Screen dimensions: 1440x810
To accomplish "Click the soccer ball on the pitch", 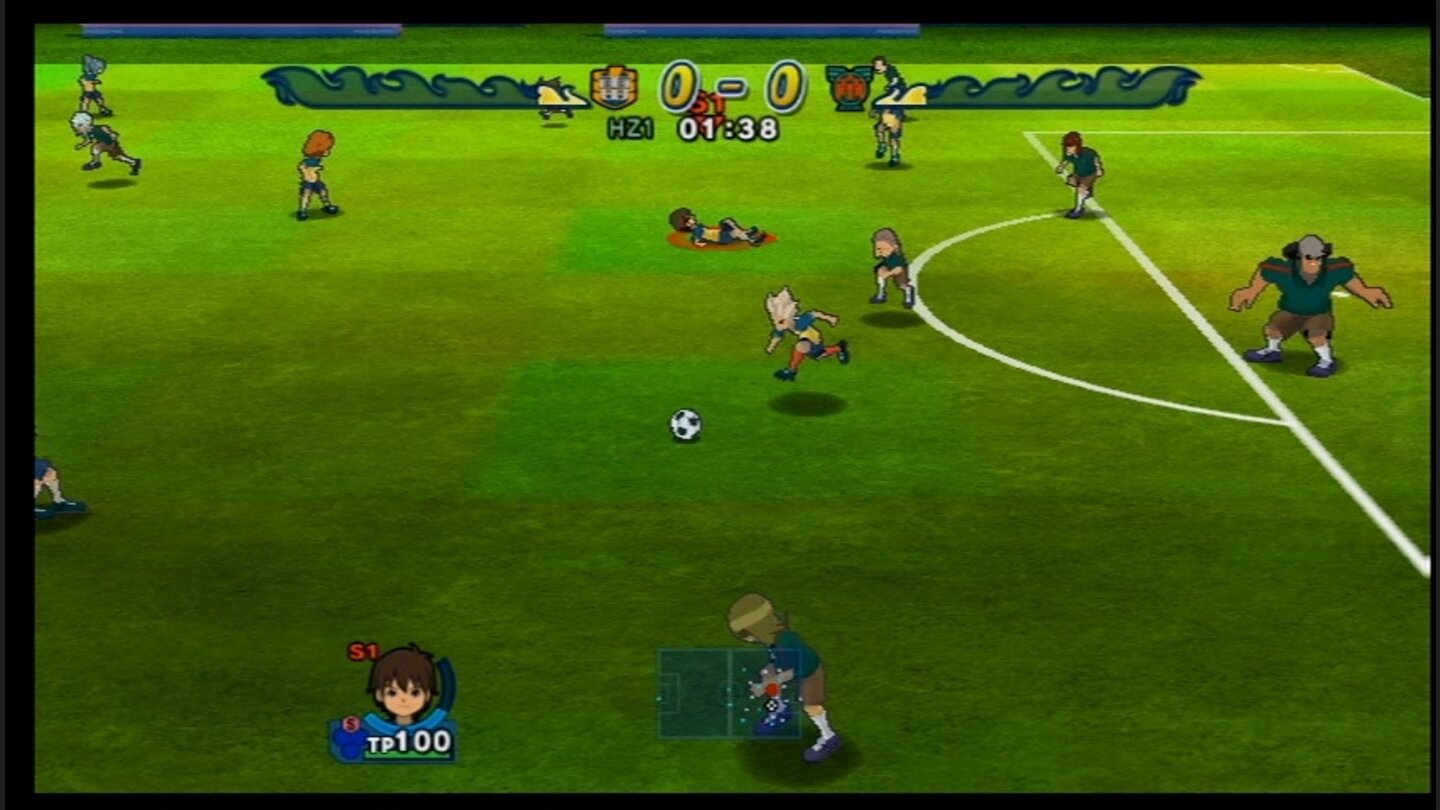I will (686, 426).
